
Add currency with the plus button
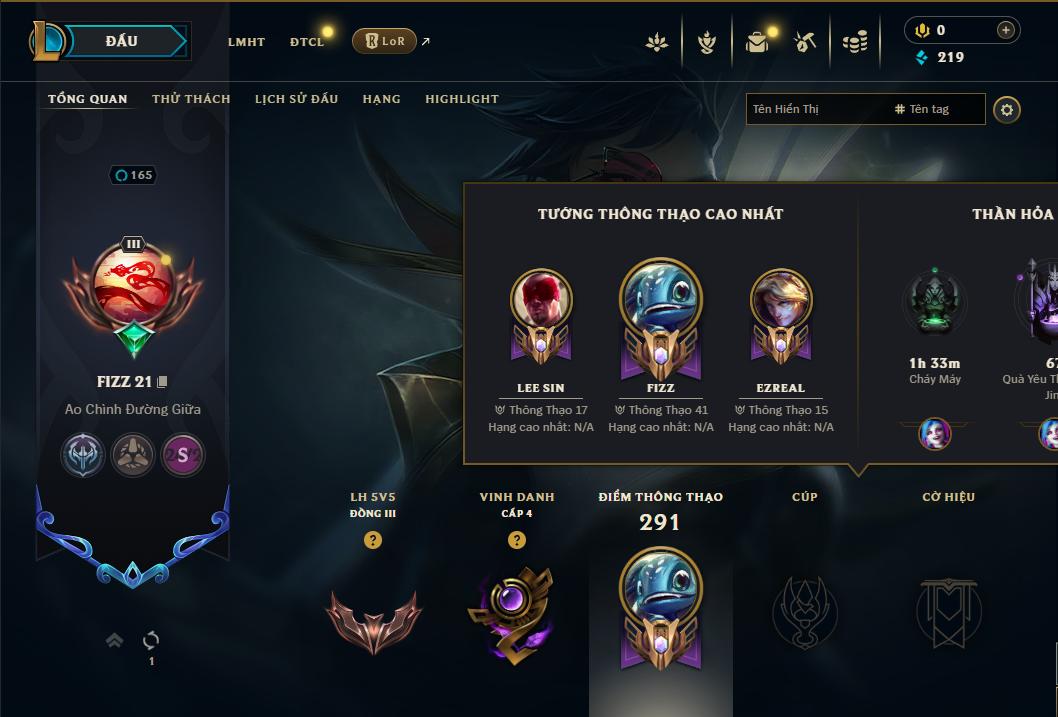coord(1006,31)
